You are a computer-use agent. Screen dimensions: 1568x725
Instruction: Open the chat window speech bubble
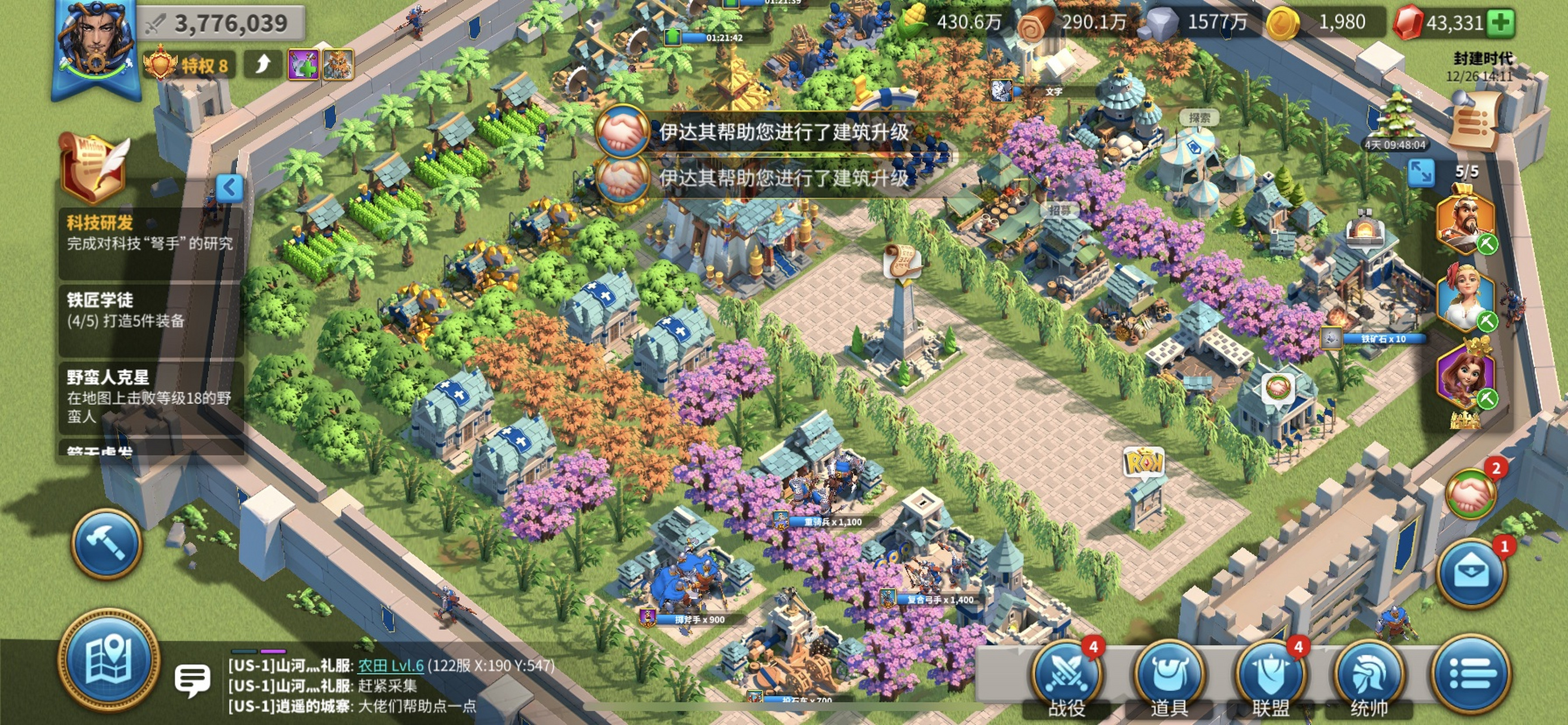coord(192,679)
